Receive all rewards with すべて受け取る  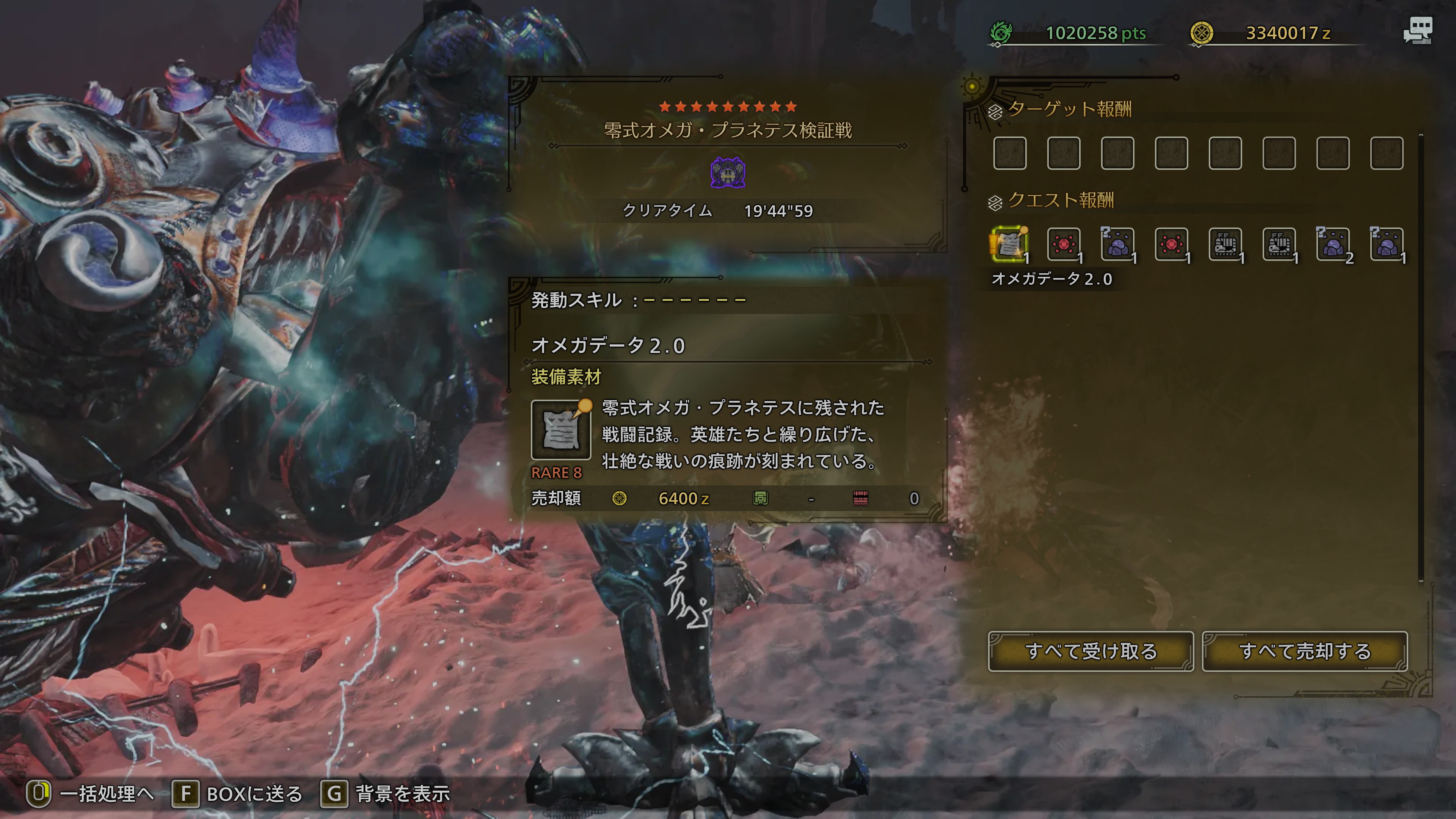point(1090,651)
